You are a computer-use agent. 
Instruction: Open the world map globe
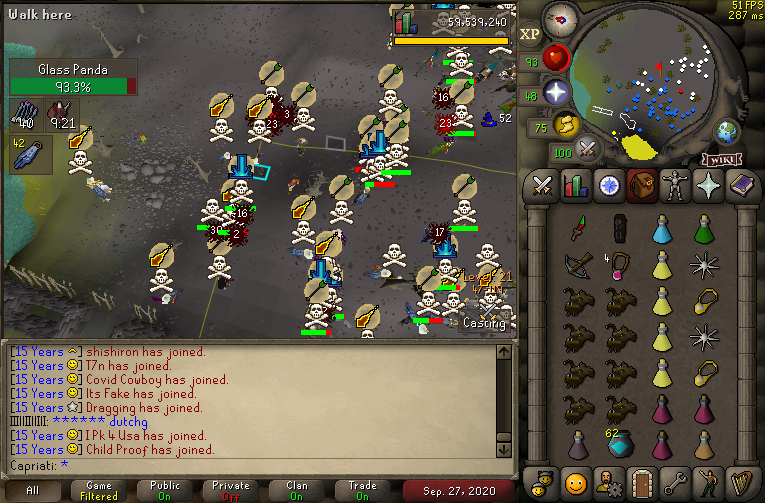pyautogui.click(x=726, y=132)
